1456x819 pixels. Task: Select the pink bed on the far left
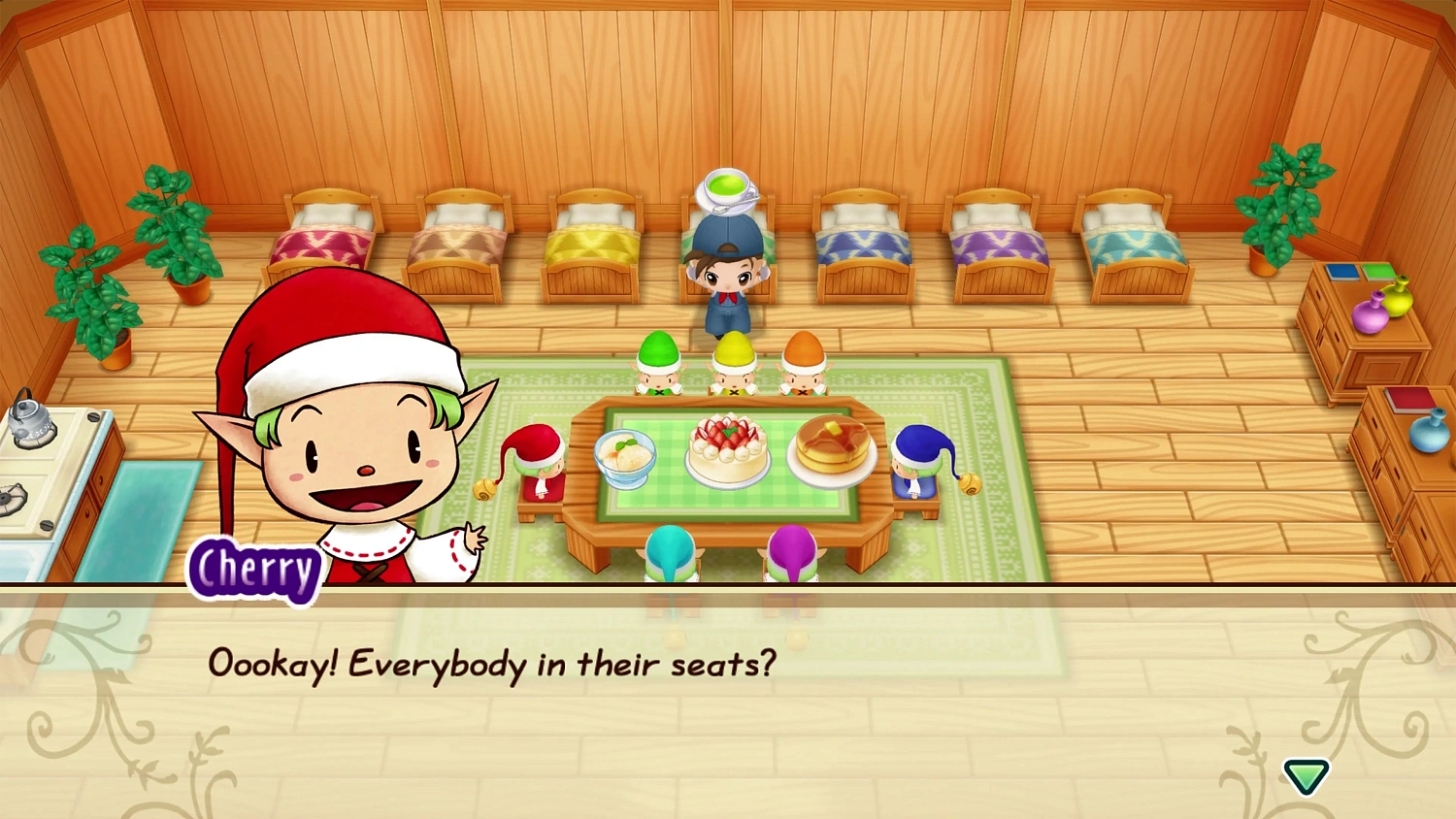(323, 243)
